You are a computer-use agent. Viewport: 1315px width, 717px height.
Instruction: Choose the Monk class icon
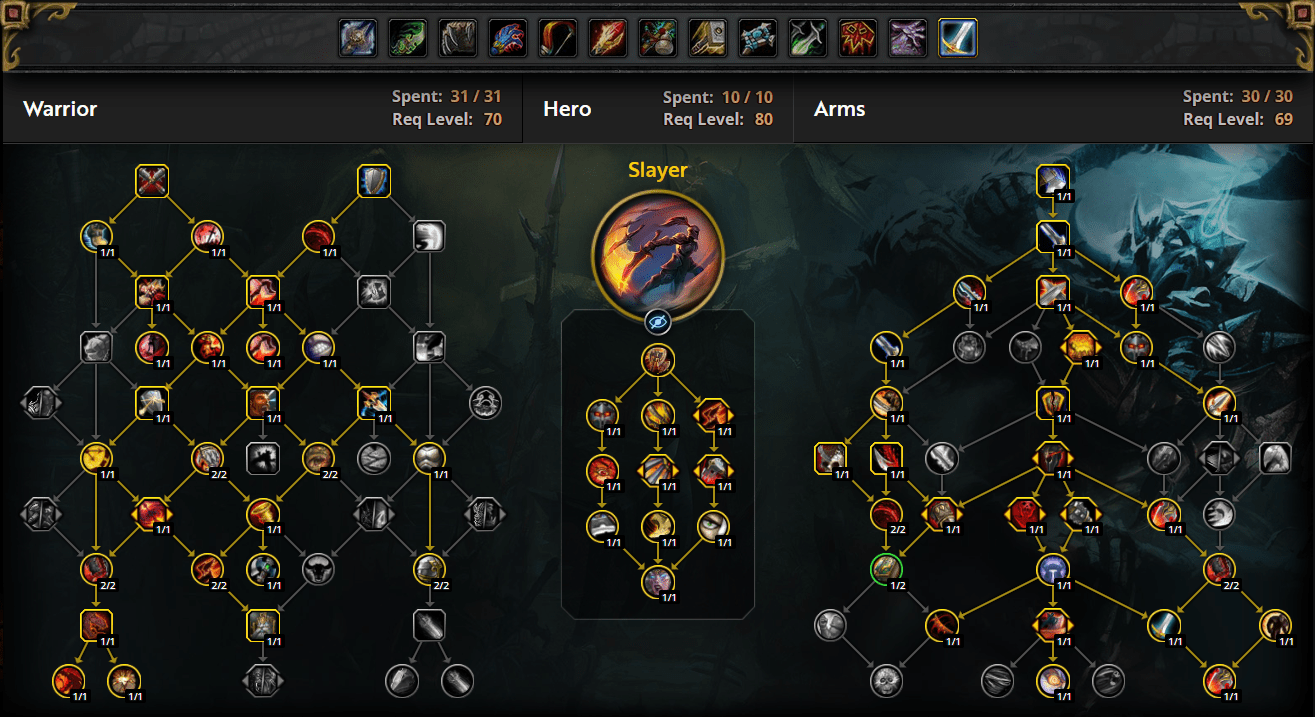[658, 38]
